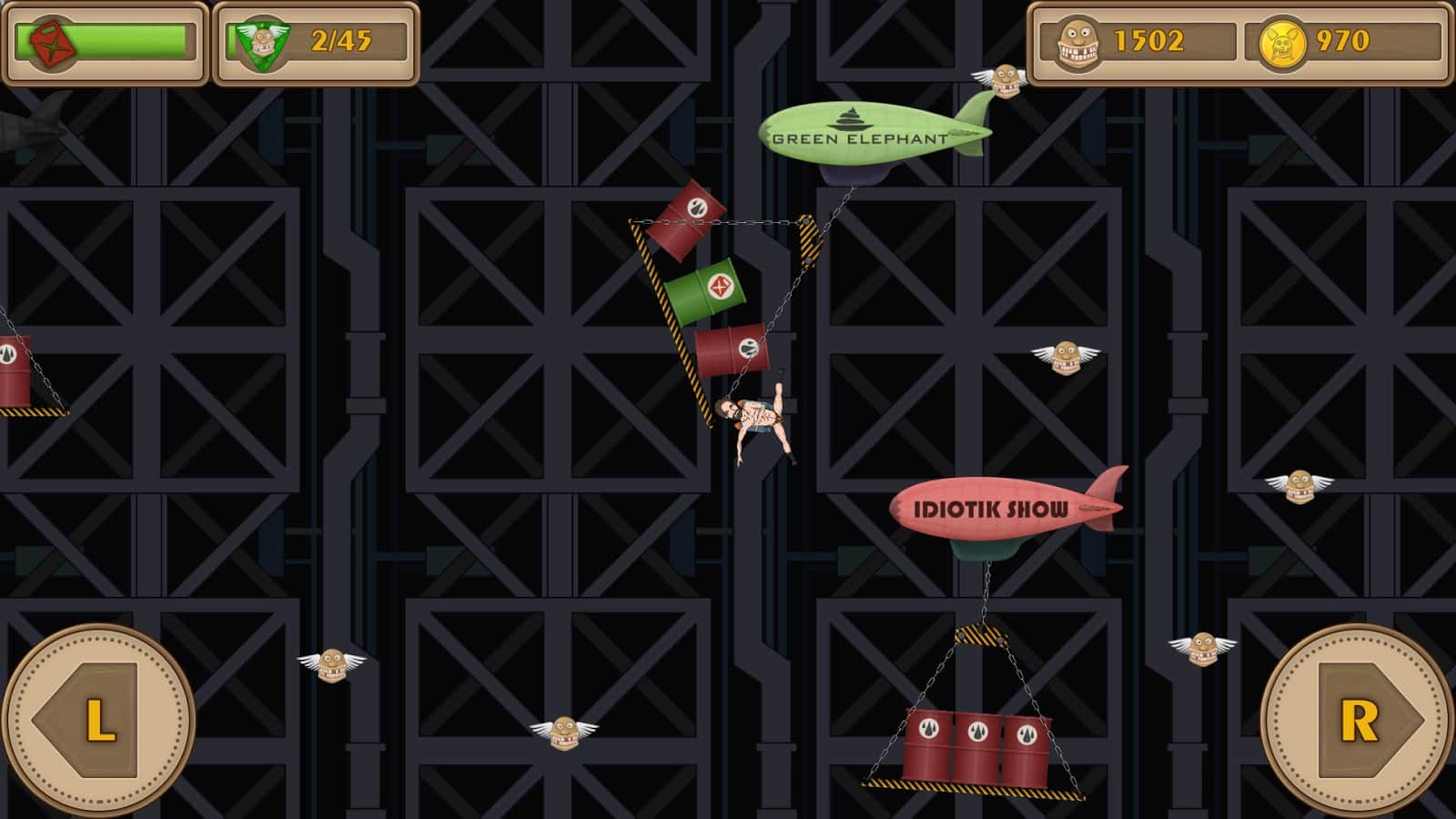This screenshot has width=1456, height=819.
Task: Tap the R right movement button
Action: 1358,720
